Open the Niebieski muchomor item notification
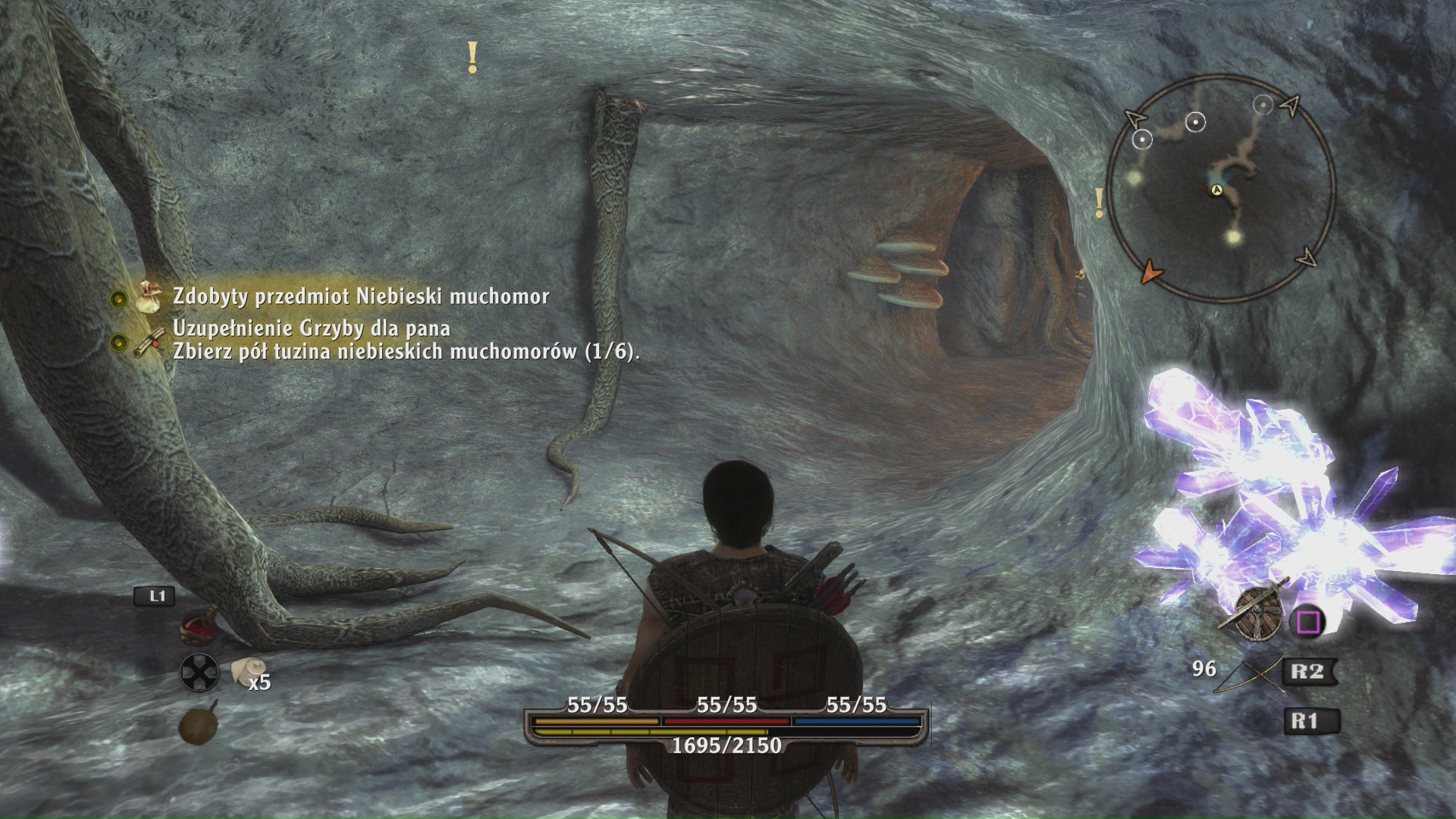 (361, 297)
